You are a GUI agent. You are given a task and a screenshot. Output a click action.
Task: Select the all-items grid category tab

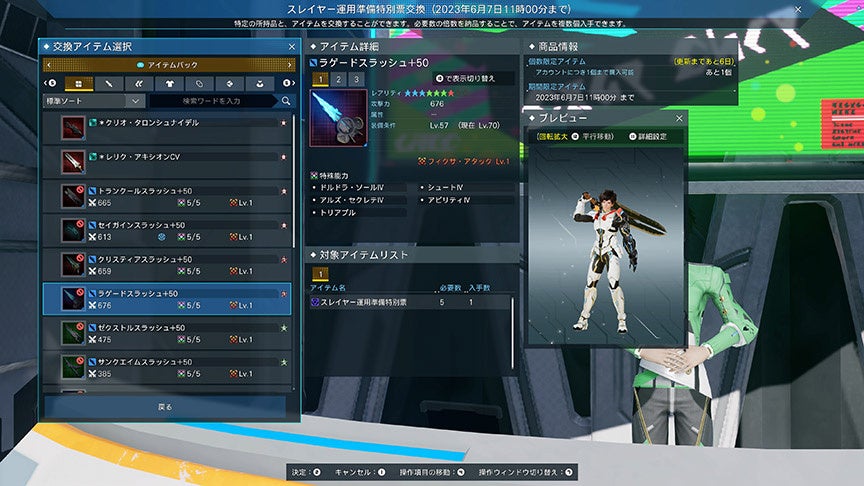pyautogui.click(x=77, y=83)
